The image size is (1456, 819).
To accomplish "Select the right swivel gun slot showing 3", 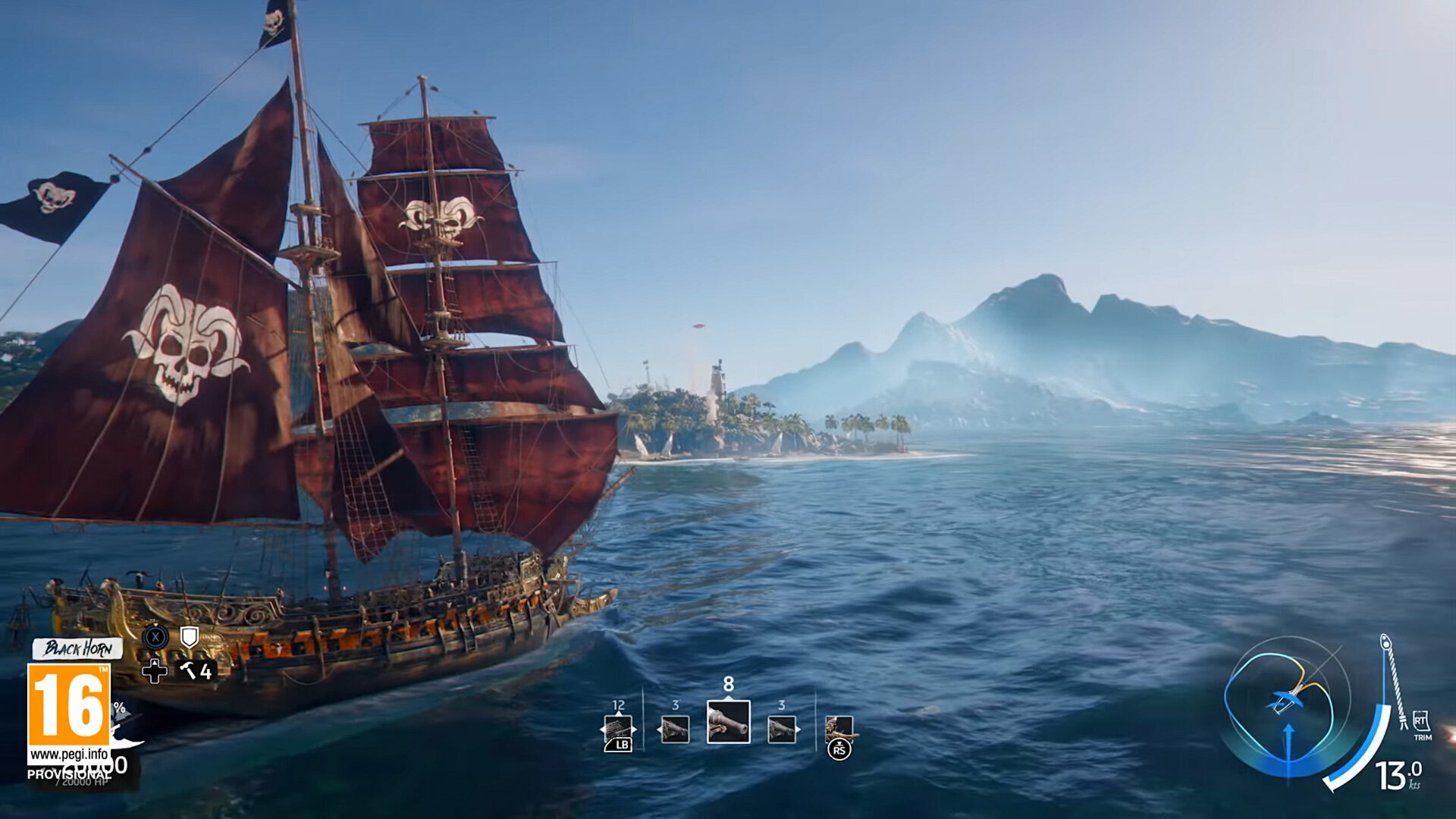I will coord(782,730).
